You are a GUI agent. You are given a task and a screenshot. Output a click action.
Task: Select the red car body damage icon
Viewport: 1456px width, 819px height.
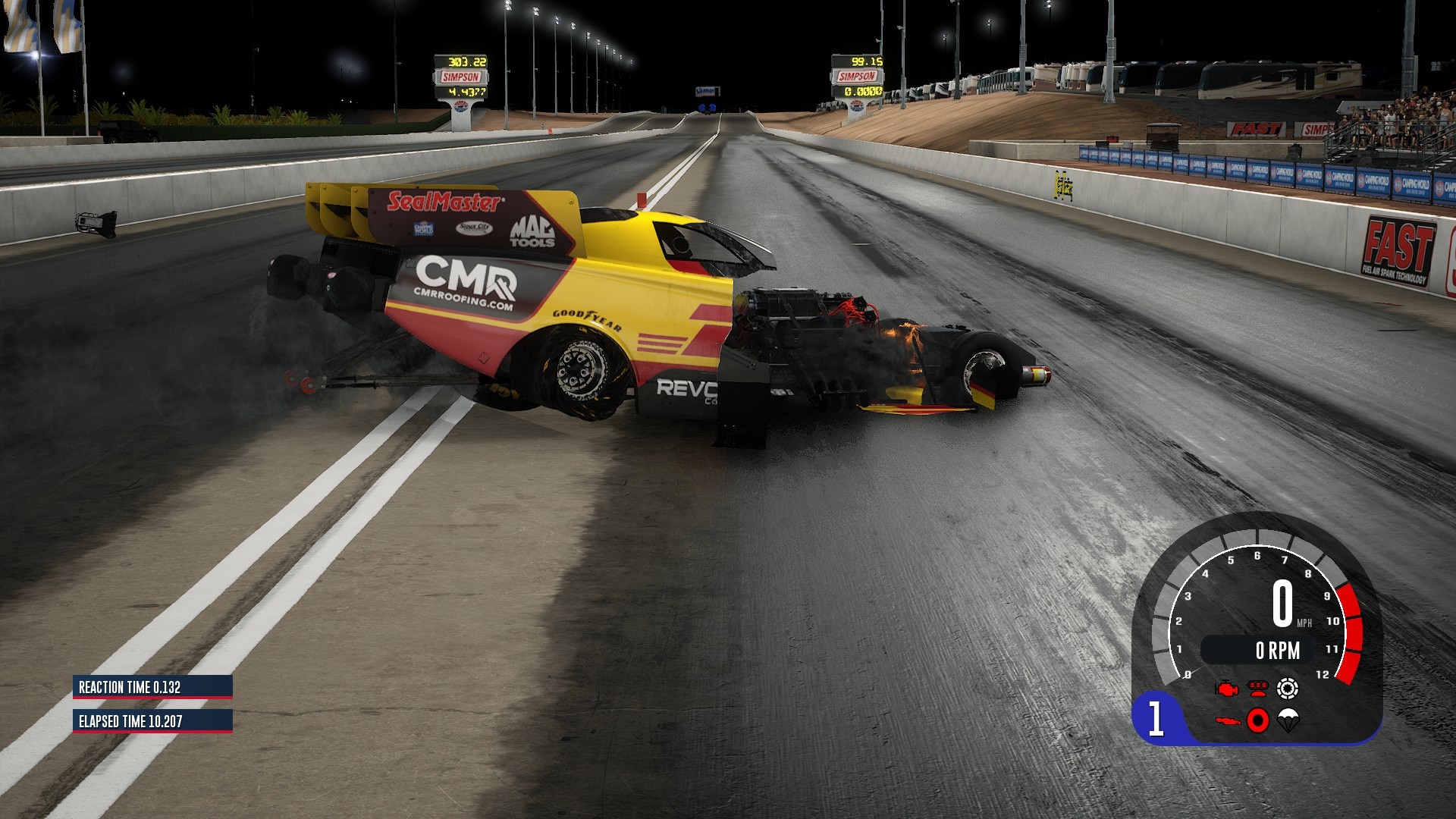pyautogui.click(x=1227, y=720)
